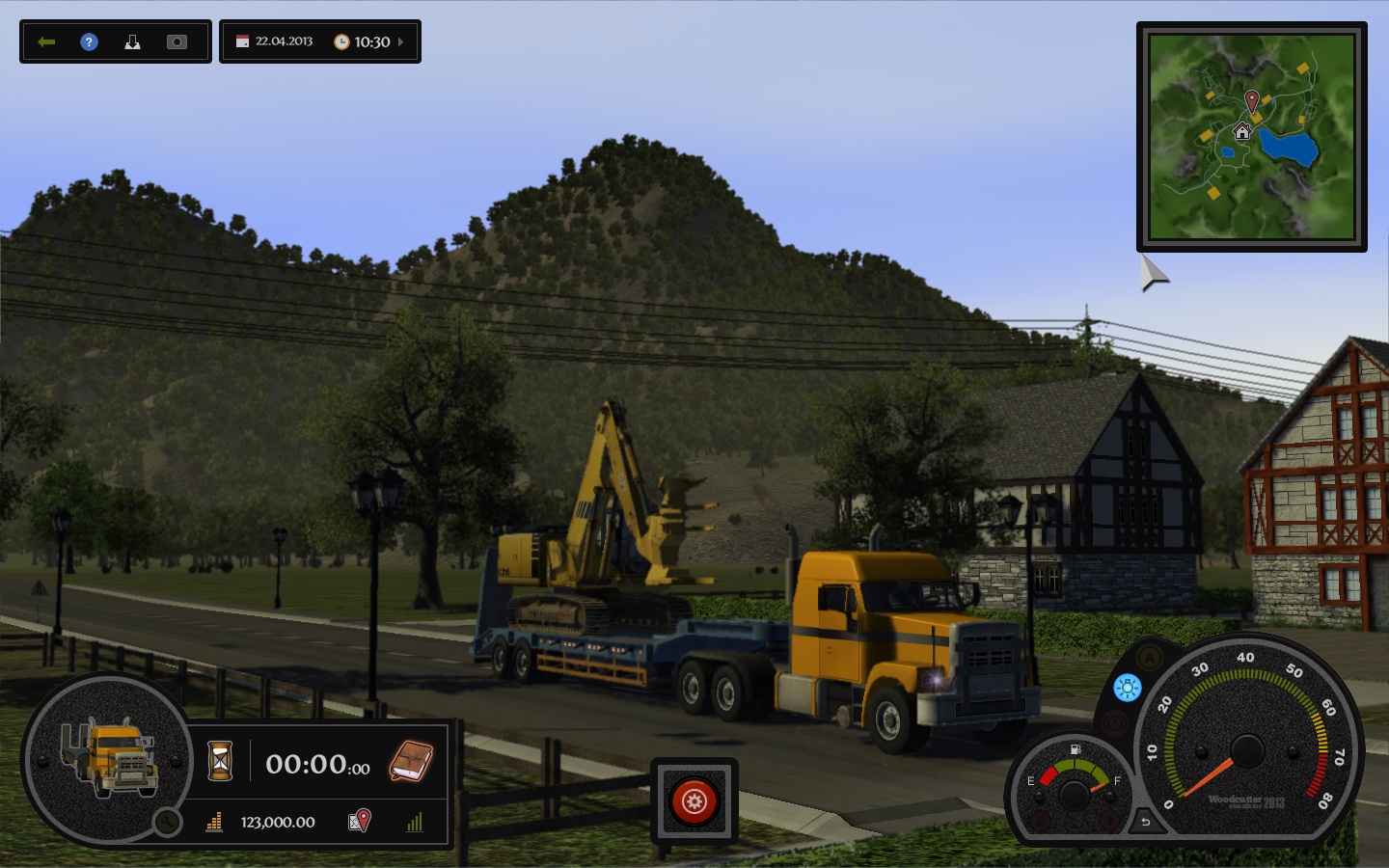
Task: Check the fuel gauge needle position
Action: pos(1096,788)
